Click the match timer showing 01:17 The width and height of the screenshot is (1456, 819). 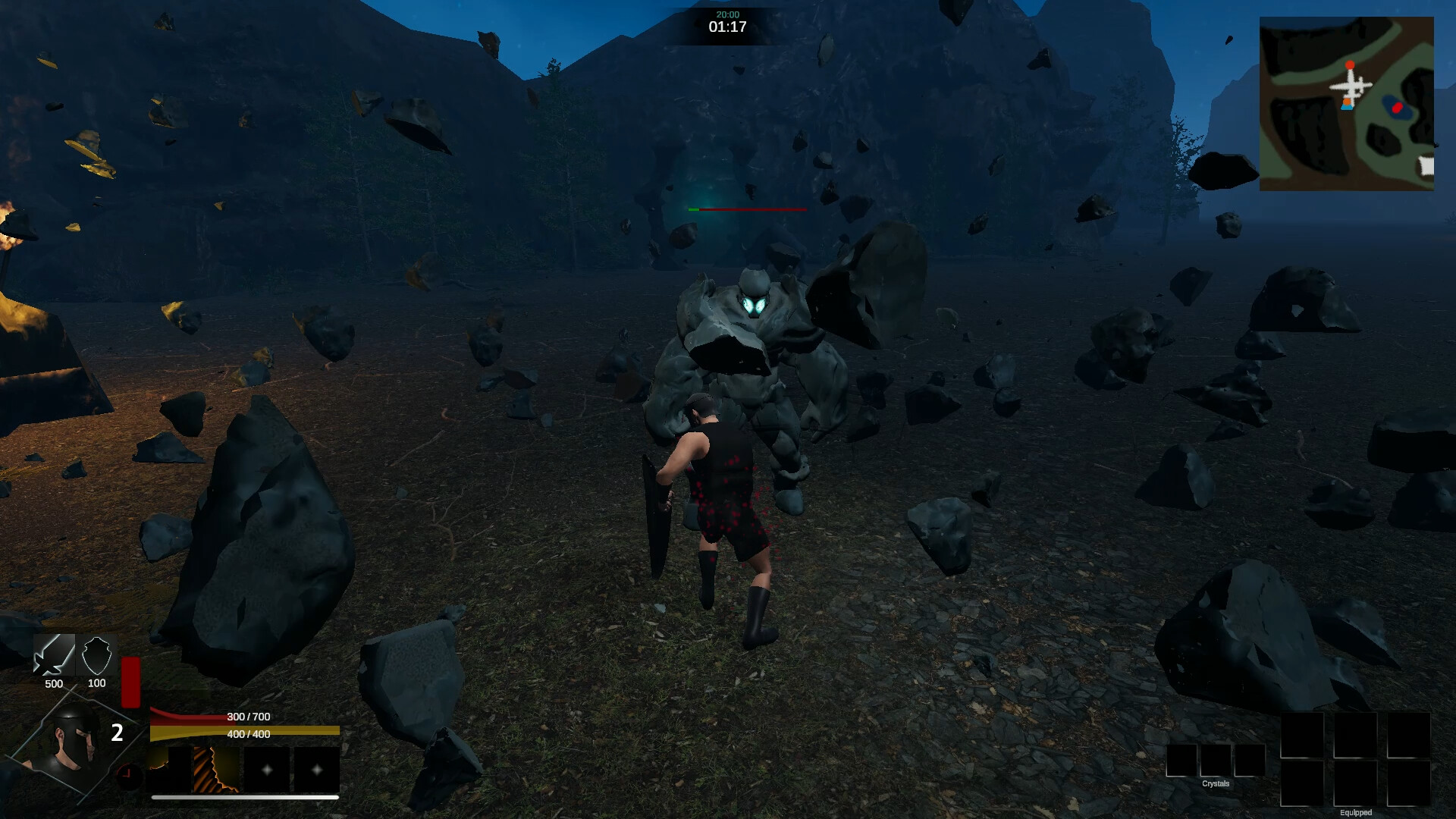pos(727,25)
